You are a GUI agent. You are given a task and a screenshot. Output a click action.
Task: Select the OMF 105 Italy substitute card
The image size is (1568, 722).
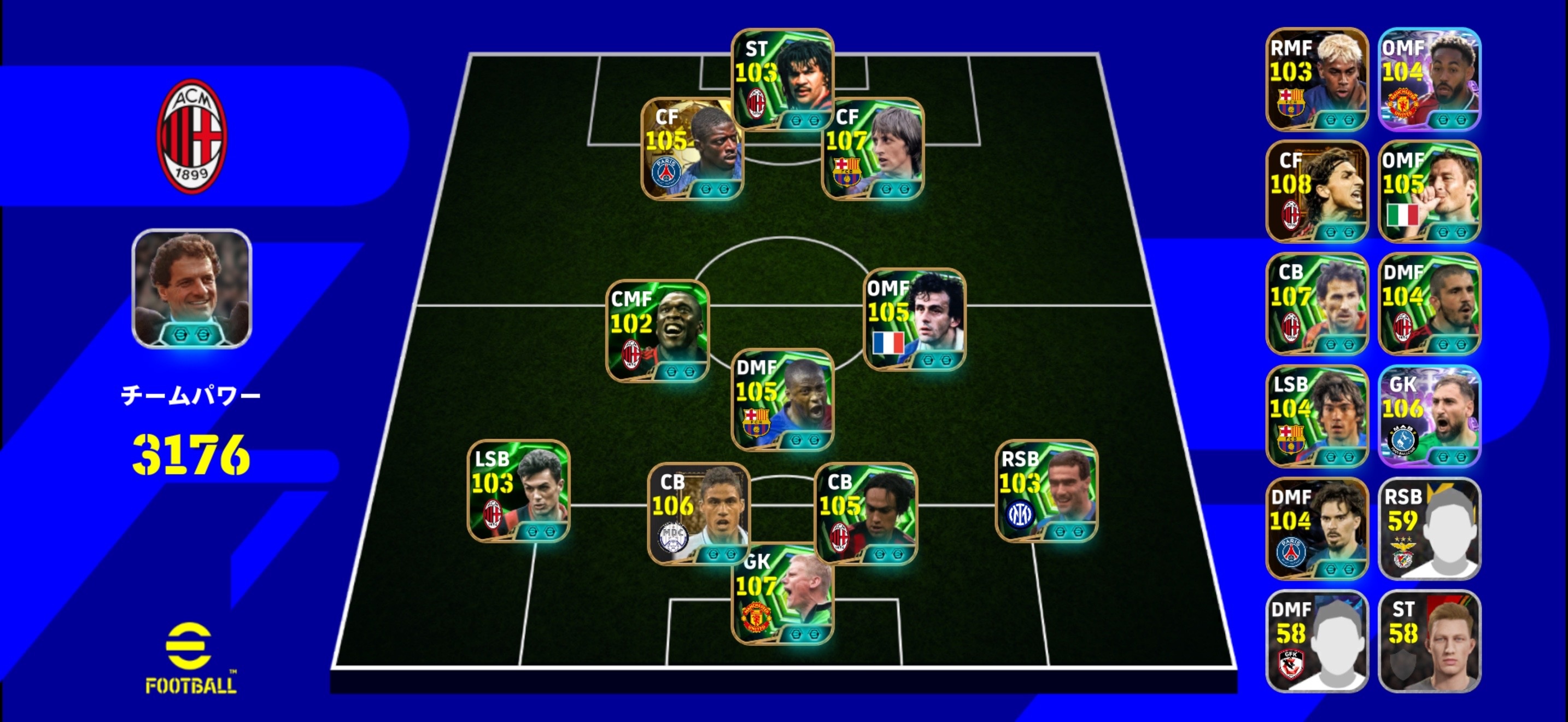click(1429, 191)
